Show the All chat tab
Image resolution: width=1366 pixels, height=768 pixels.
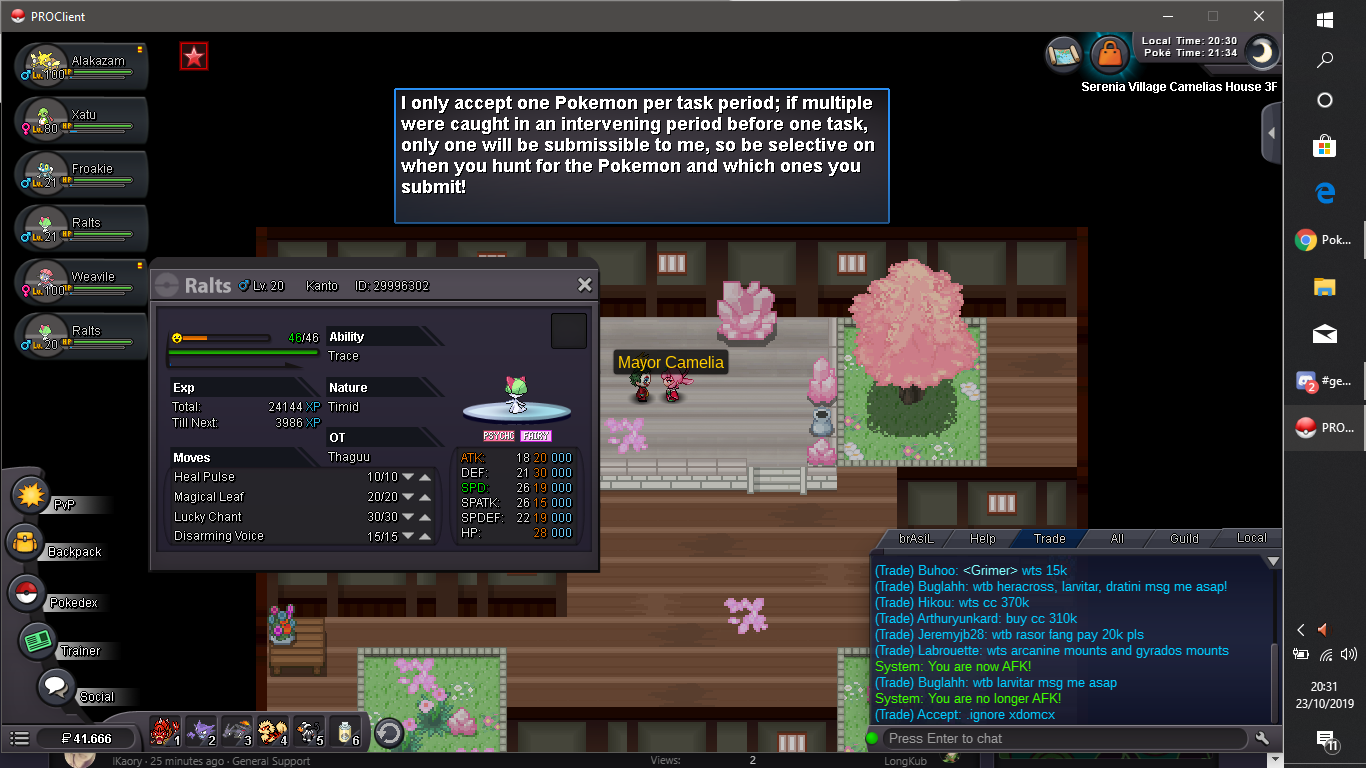1117,538
